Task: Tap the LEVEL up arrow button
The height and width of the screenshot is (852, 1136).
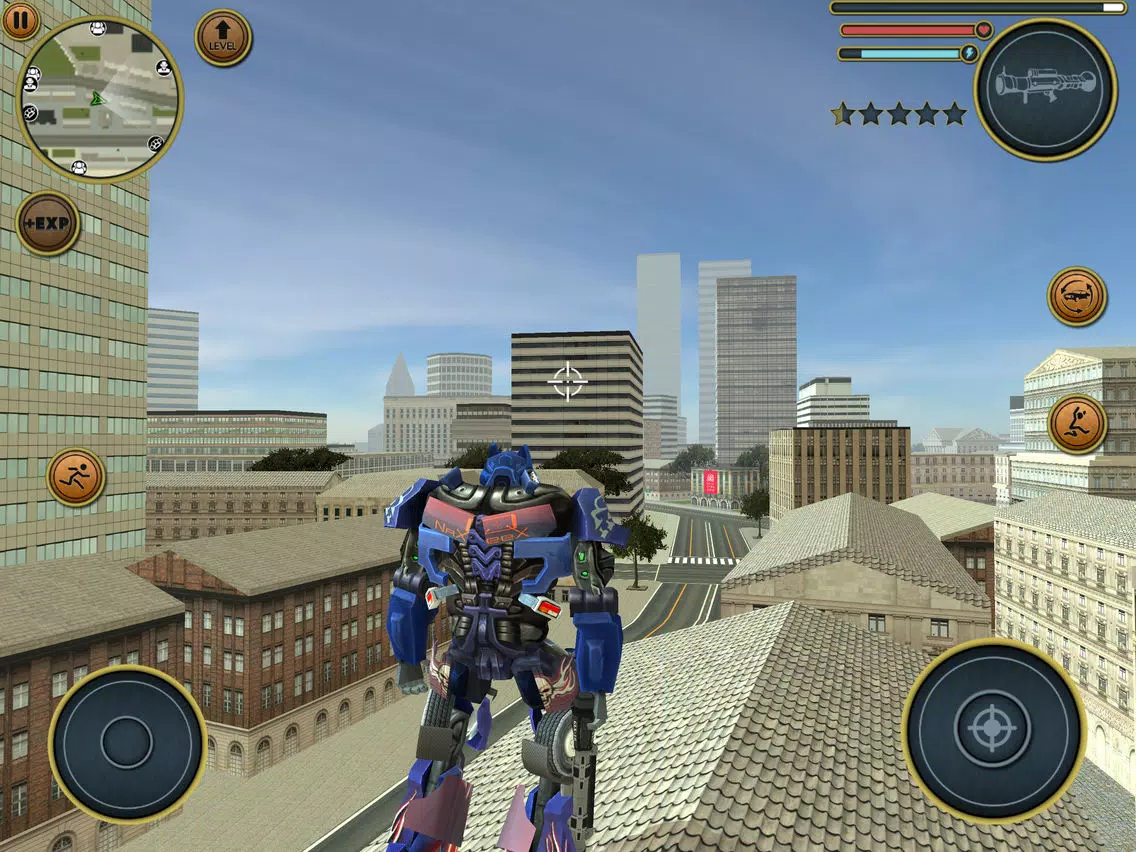Action: pos(223,38)
